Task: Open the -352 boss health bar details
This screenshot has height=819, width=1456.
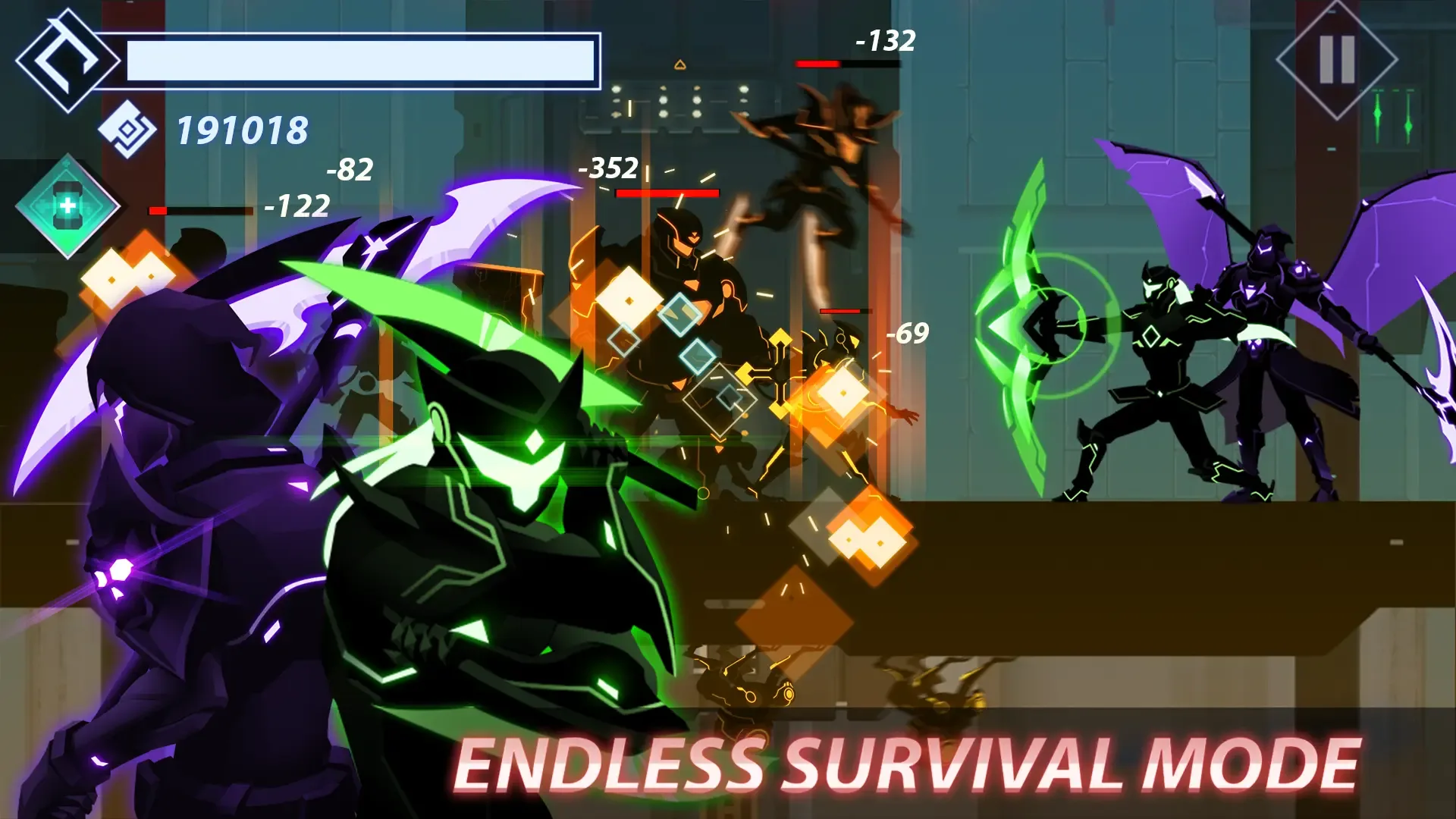Action: point(667,192)
